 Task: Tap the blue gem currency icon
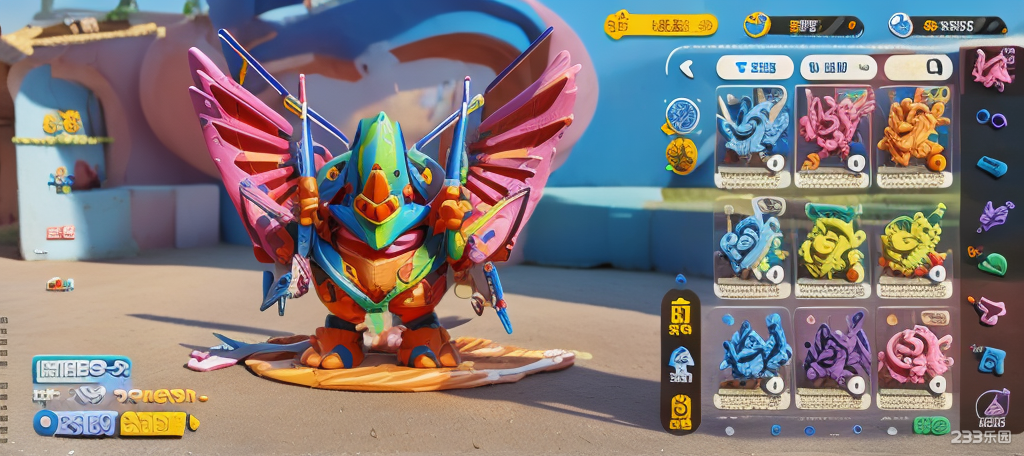[x=900, y=25]
